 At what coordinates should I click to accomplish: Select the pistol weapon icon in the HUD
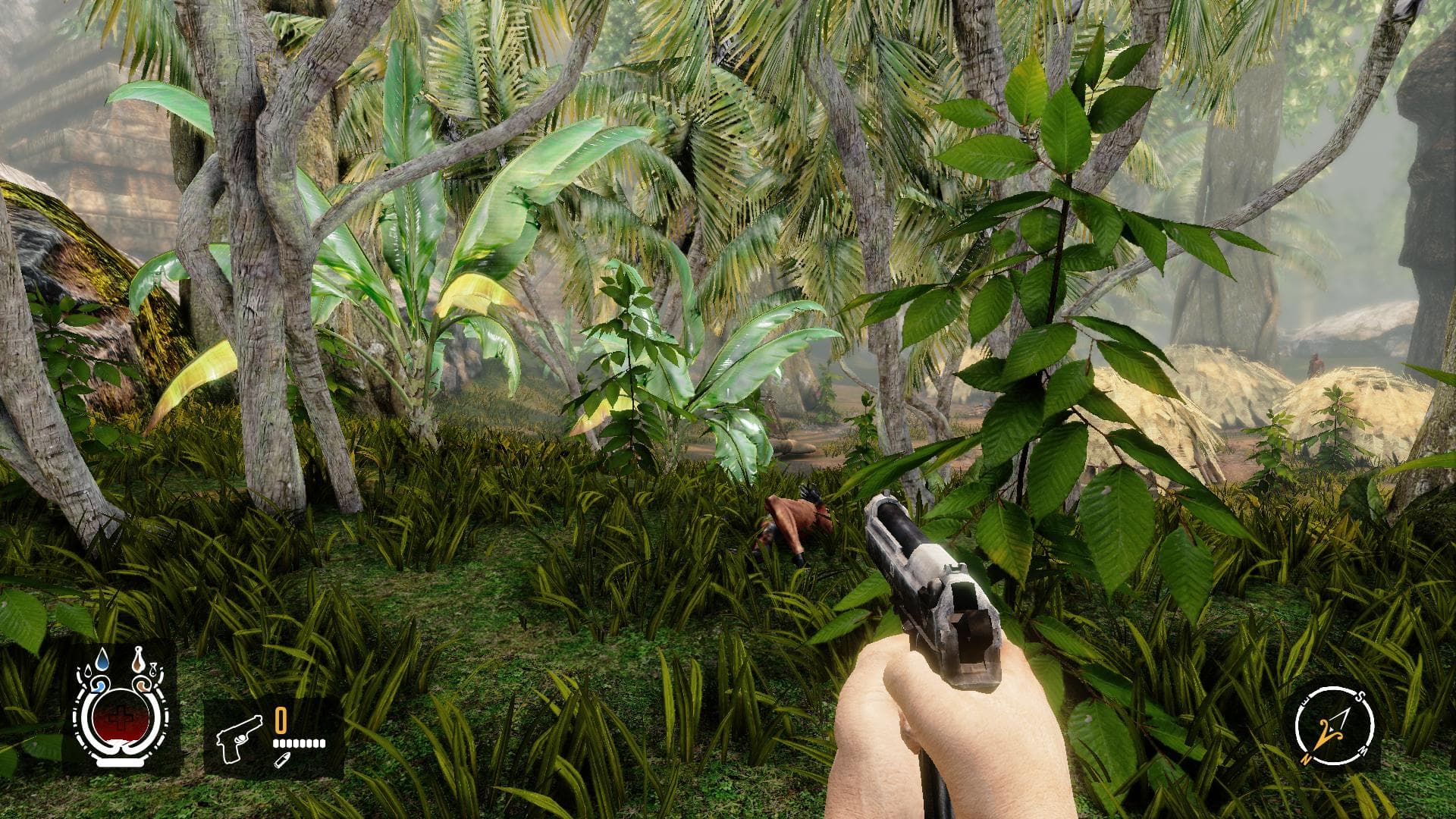tap(240, 740)
